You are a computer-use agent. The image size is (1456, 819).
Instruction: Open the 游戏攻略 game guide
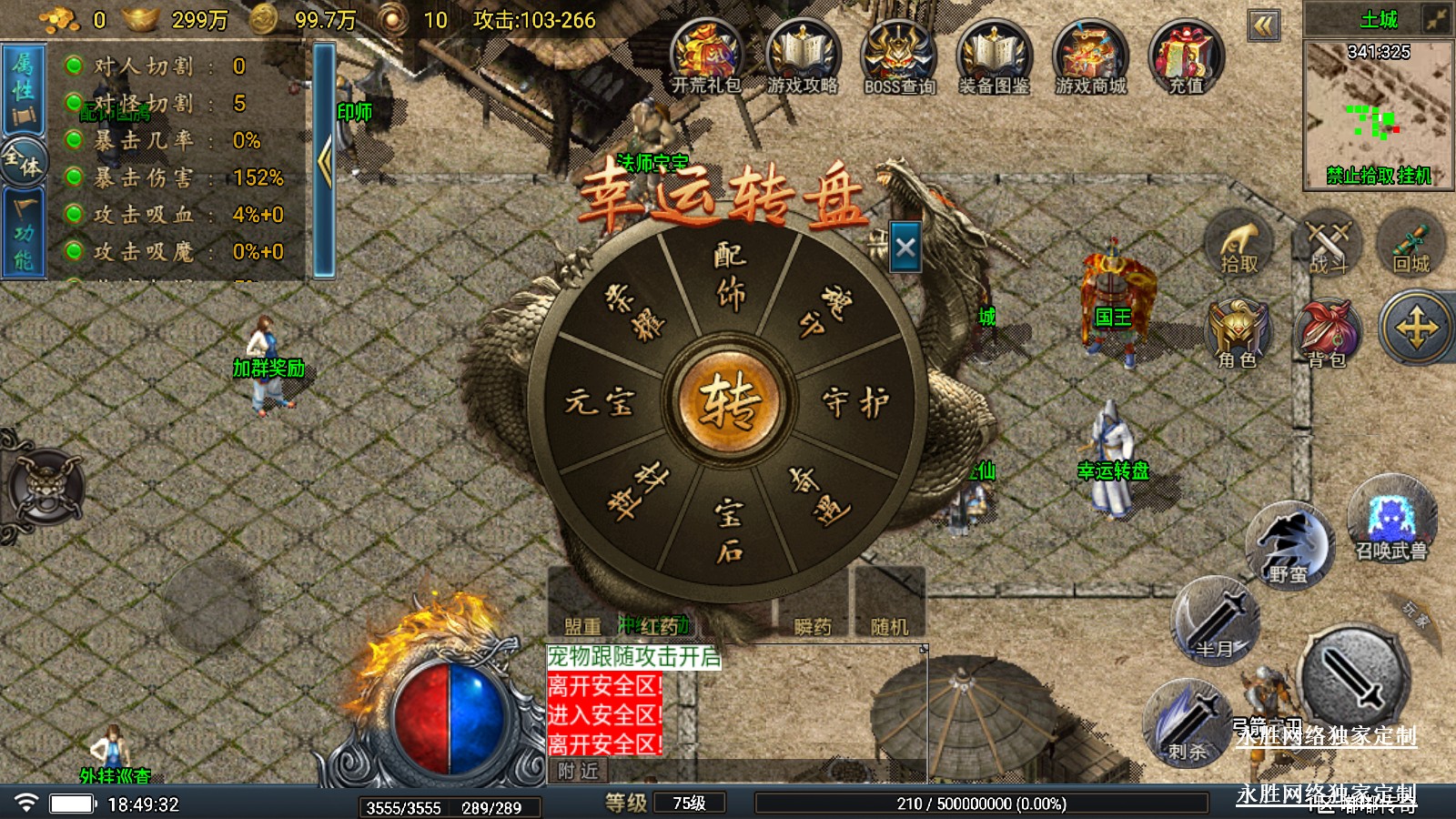click(x=802, y=56)
